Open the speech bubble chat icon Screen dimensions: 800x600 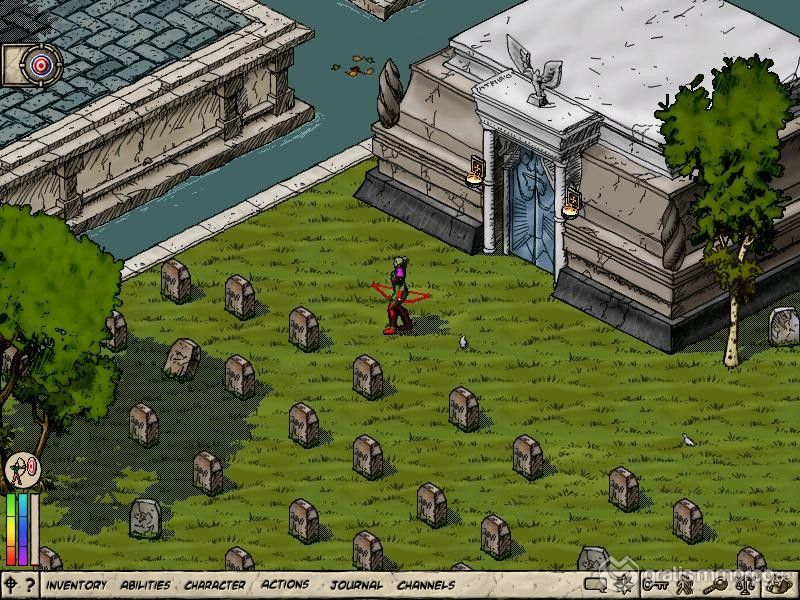click(x=596, y=585)
